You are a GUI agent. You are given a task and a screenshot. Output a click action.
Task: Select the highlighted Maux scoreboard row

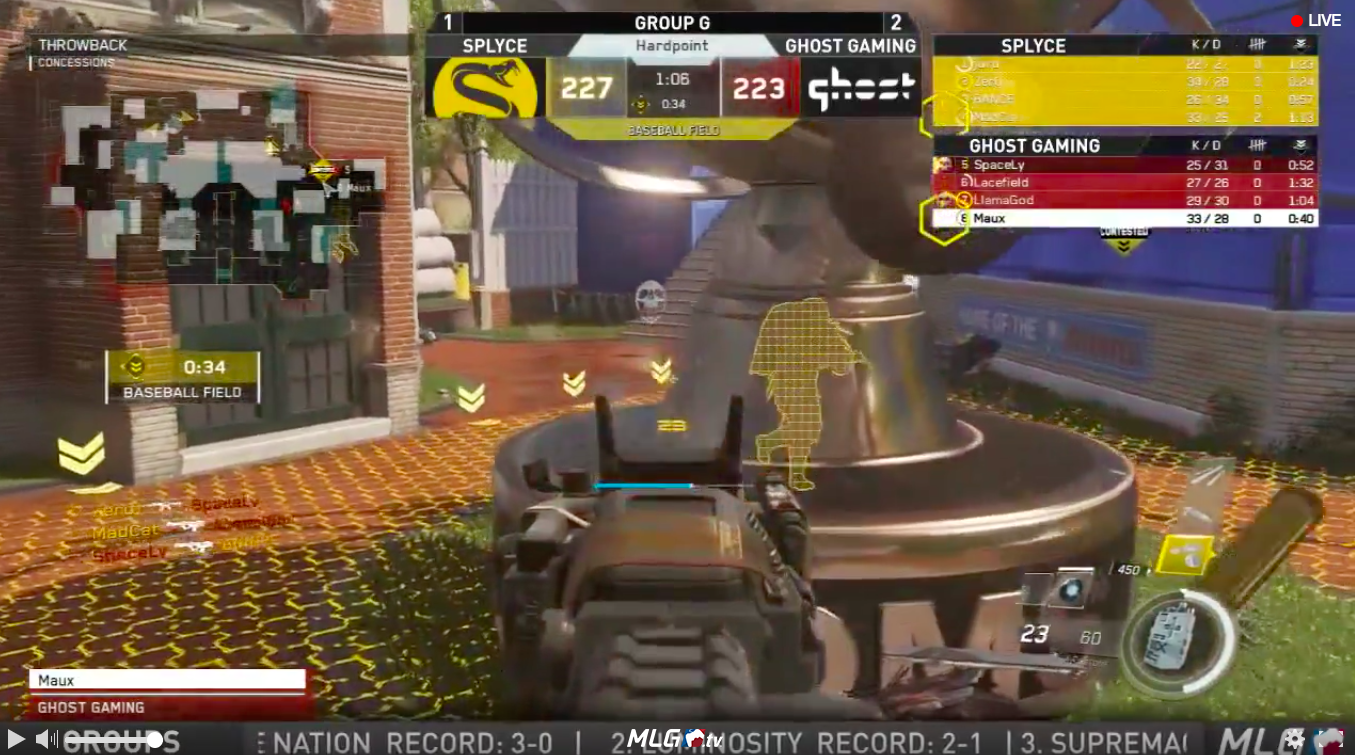[x=1125, y=219]
